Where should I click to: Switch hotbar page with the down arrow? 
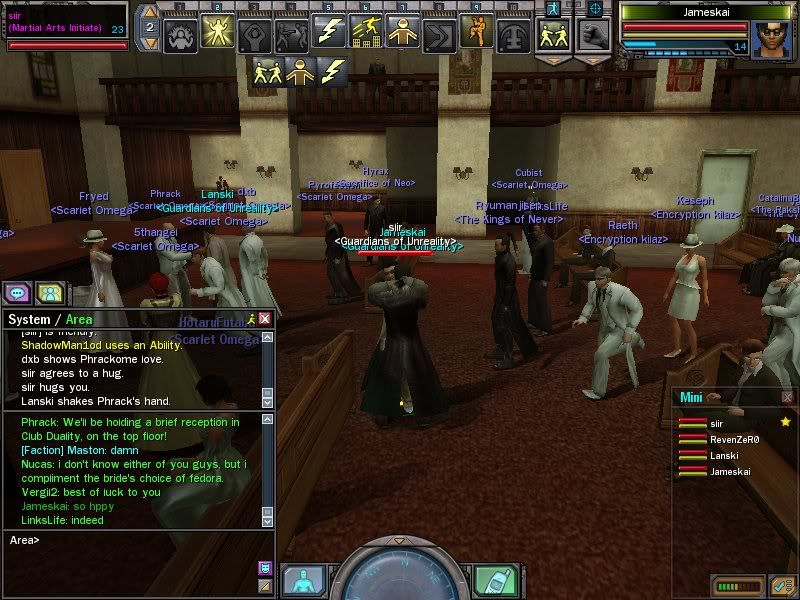[148, 46]
